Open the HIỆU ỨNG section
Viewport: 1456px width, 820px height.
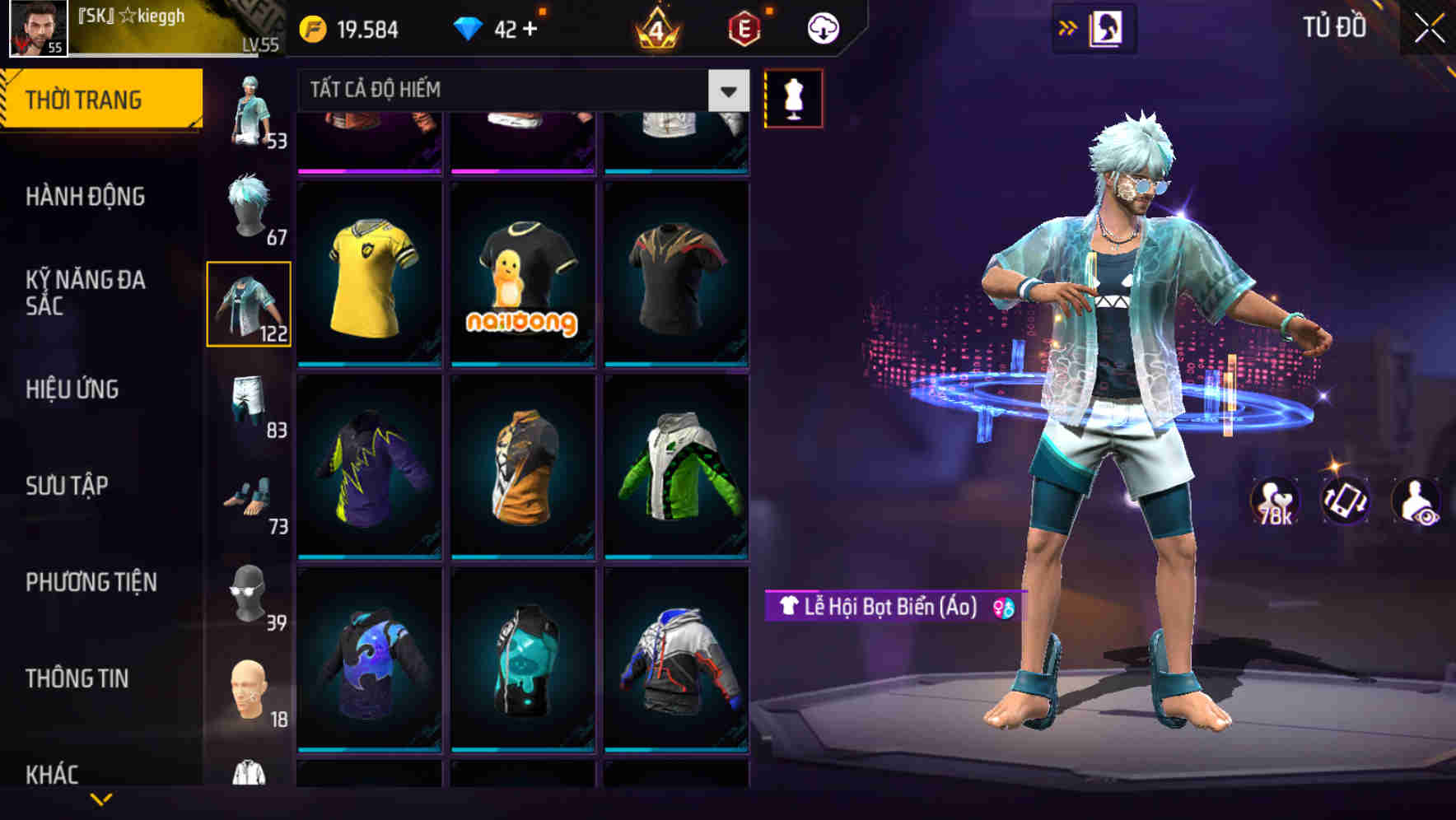74,389
